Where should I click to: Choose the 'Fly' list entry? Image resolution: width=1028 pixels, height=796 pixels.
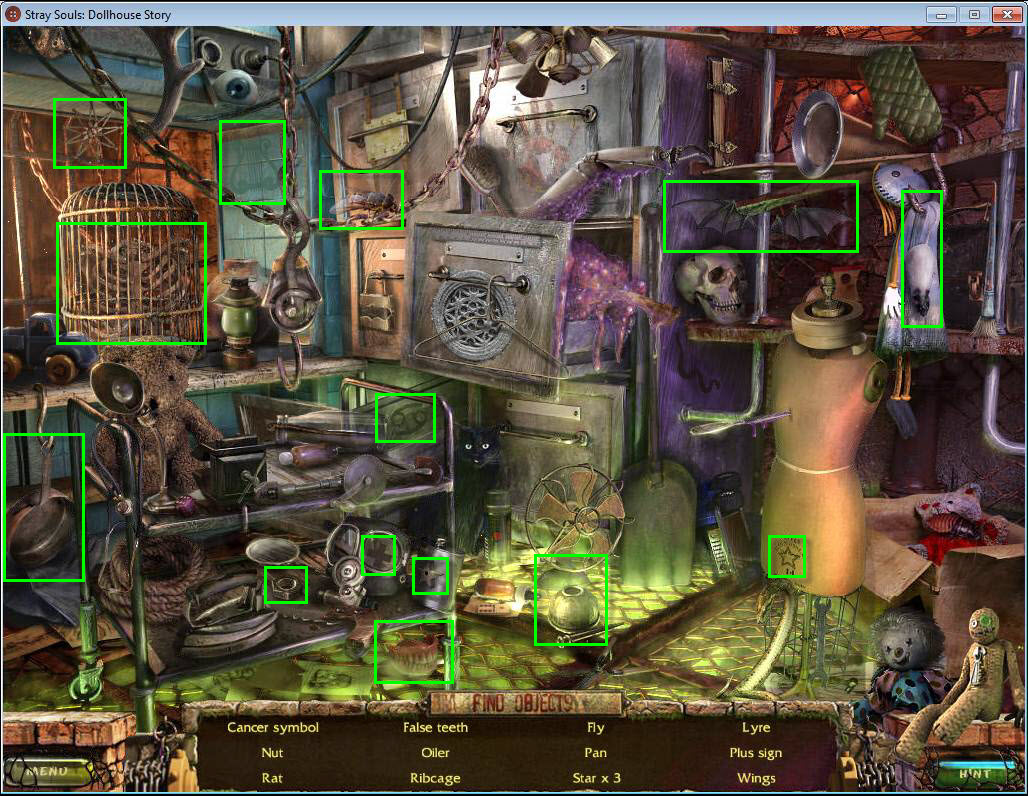[595, 727]
